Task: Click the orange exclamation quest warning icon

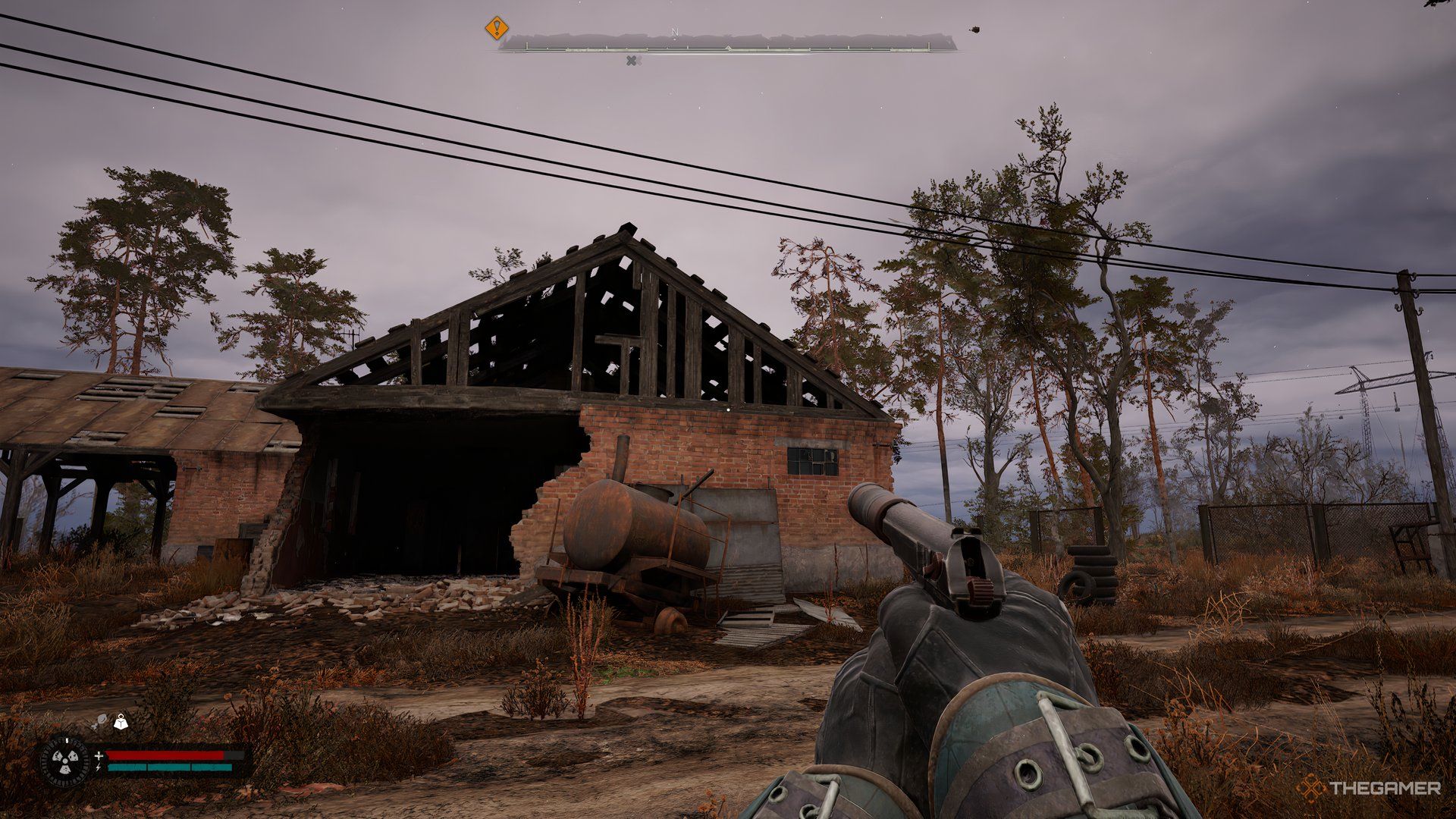Action: point(496,27)
